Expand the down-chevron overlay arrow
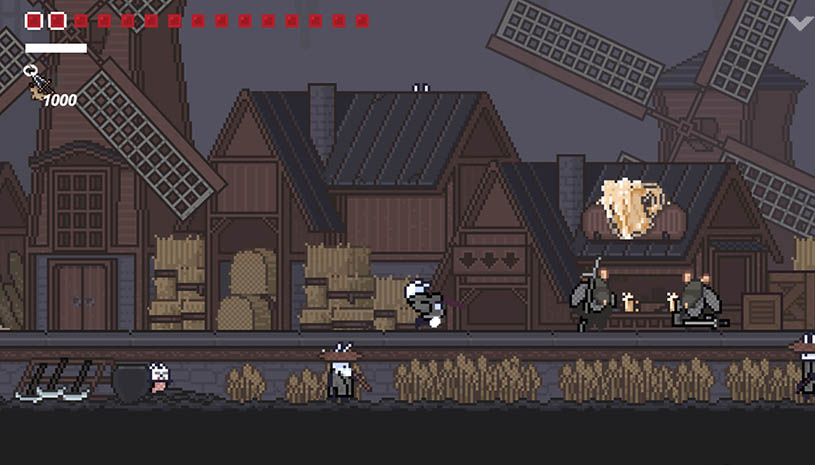The image size is (815, 465). pyautogui.click(x=800, y=22)
